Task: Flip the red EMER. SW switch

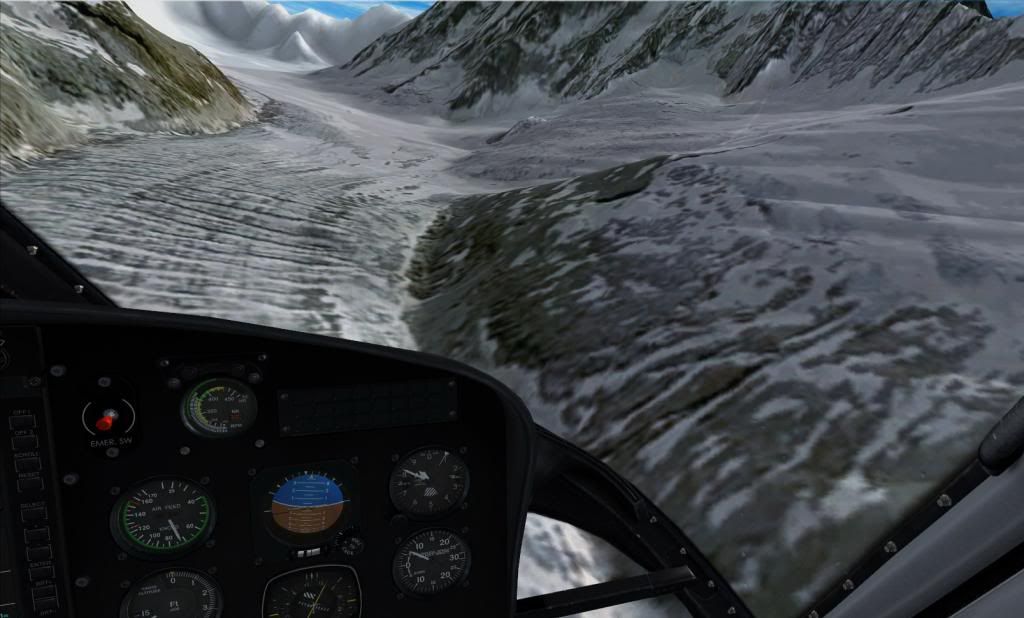Action: tap(103, 421)
